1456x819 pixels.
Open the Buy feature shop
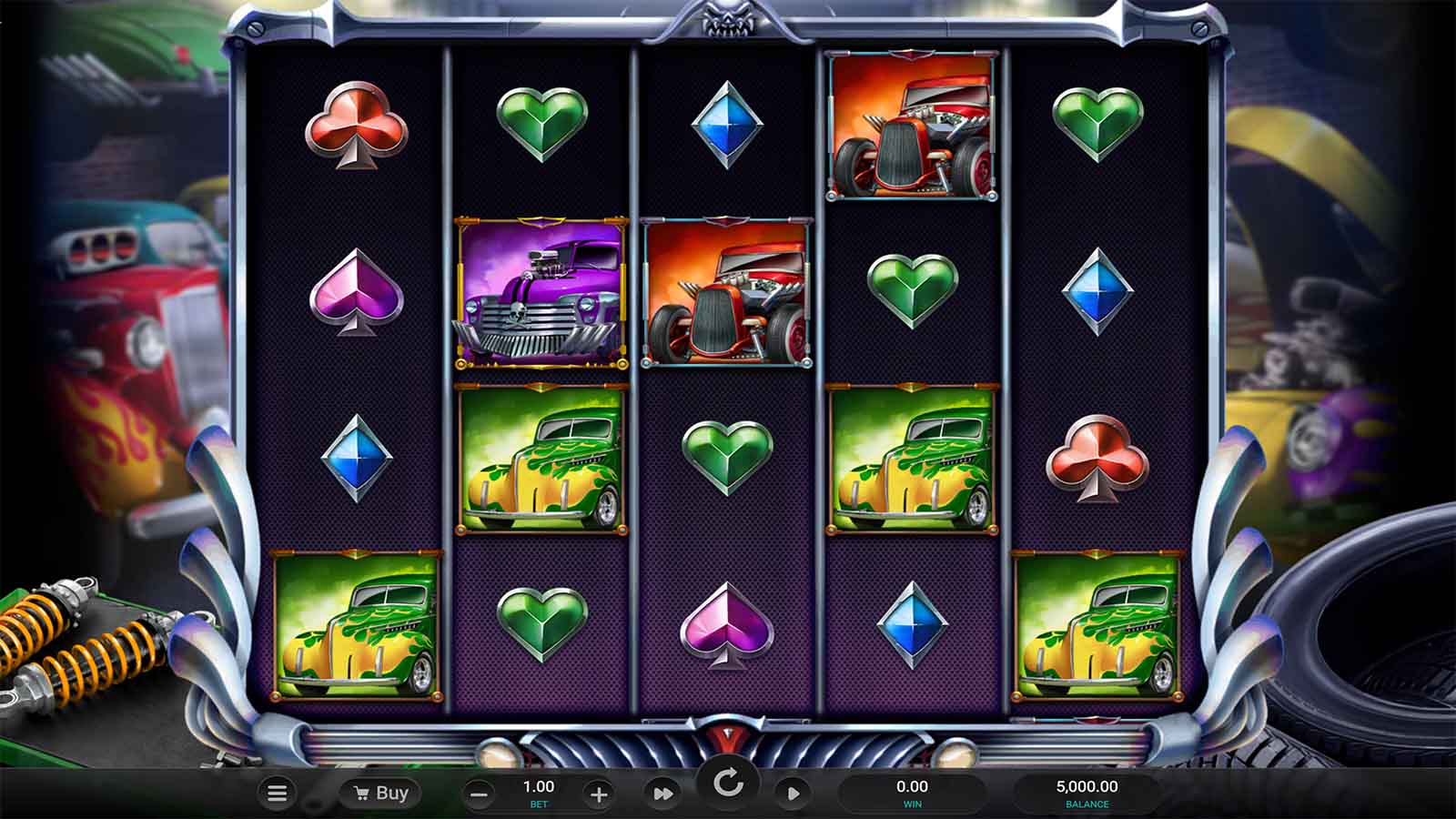pyautogui.click(x=380, y=794)
